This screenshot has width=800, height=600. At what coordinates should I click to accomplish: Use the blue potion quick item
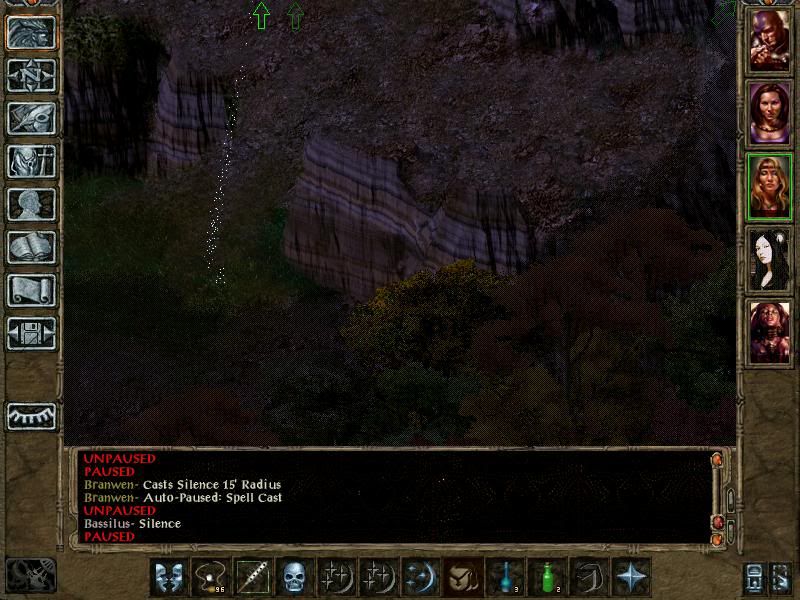point(505,577)
